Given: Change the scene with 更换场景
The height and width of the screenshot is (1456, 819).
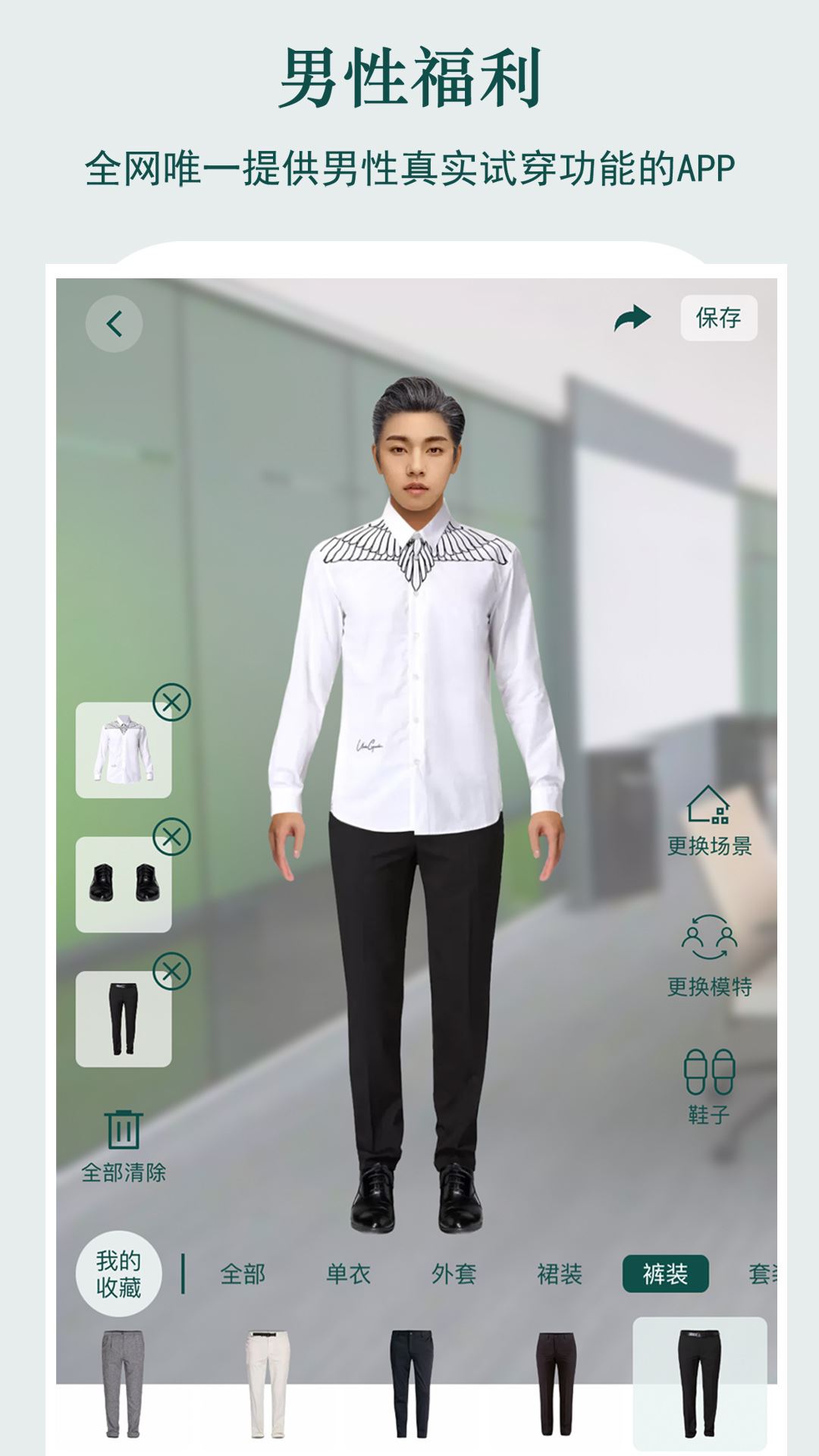Looking at the screenshot, I should [x=709, y=821].
